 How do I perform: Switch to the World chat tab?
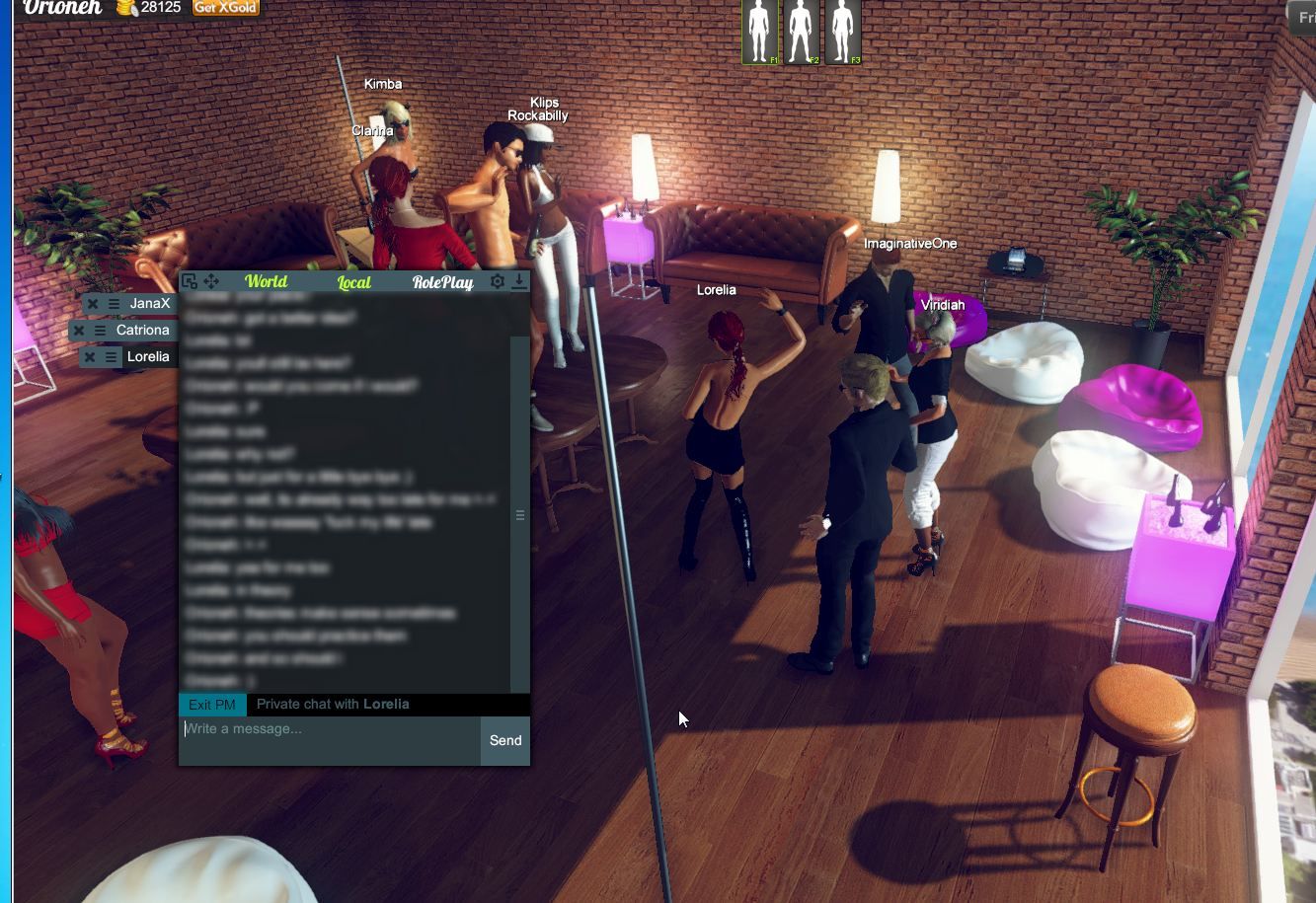[x=266, y=281]
